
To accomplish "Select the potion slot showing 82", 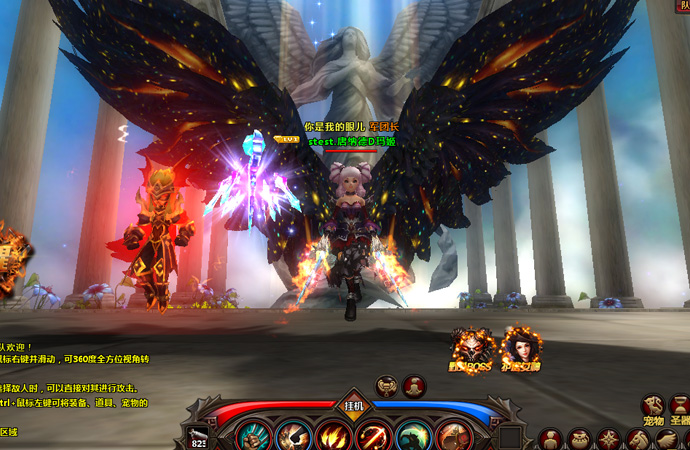I will [197, 438].
